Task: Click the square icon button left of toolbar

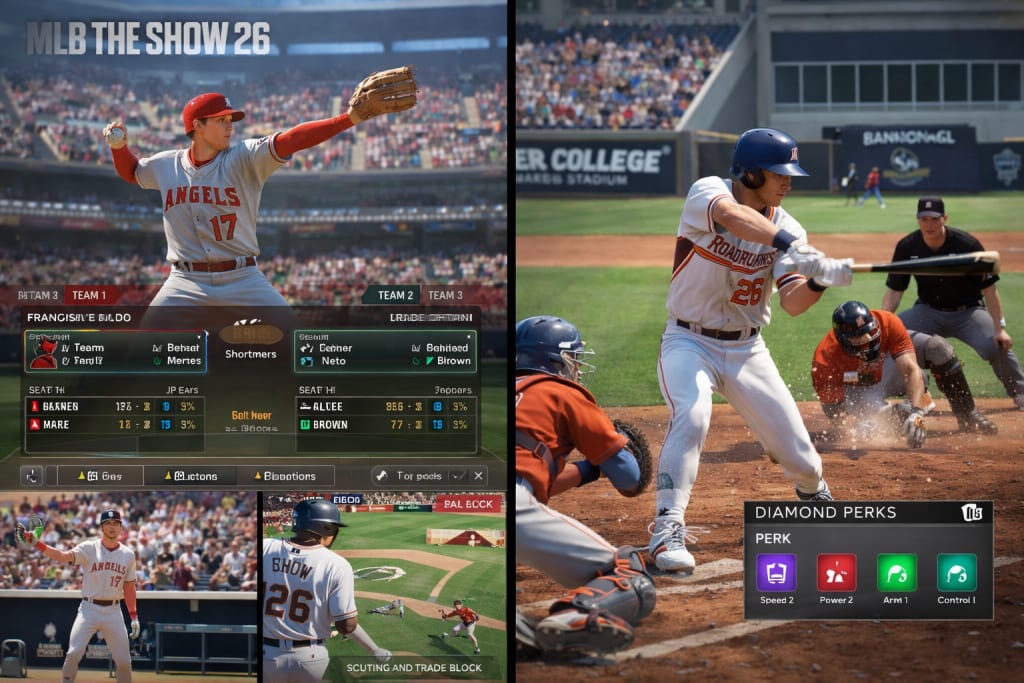Action: 32,476
